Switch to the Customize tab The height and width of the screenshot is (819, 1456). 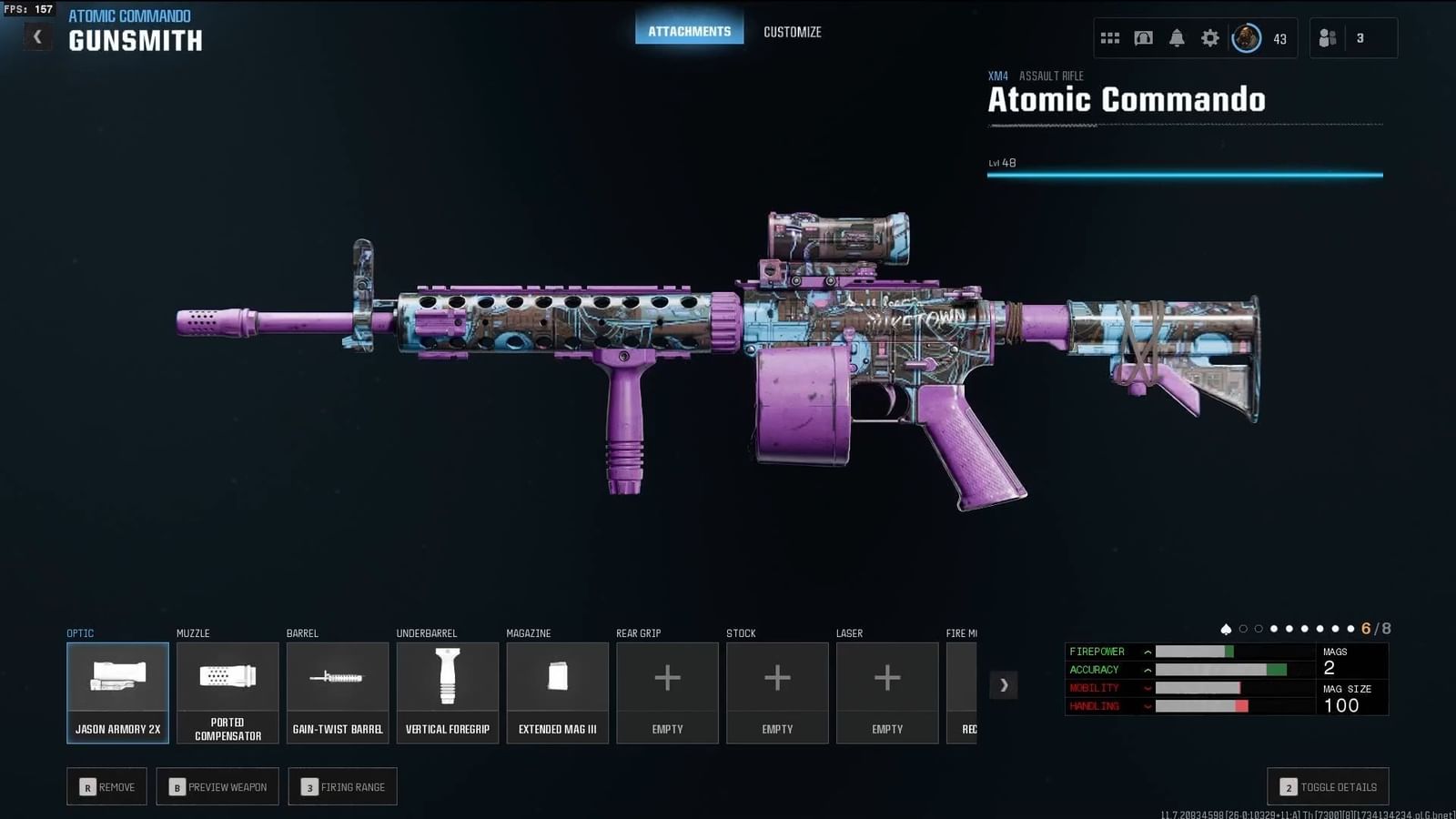pyautogui.click(x=793, y=31)
